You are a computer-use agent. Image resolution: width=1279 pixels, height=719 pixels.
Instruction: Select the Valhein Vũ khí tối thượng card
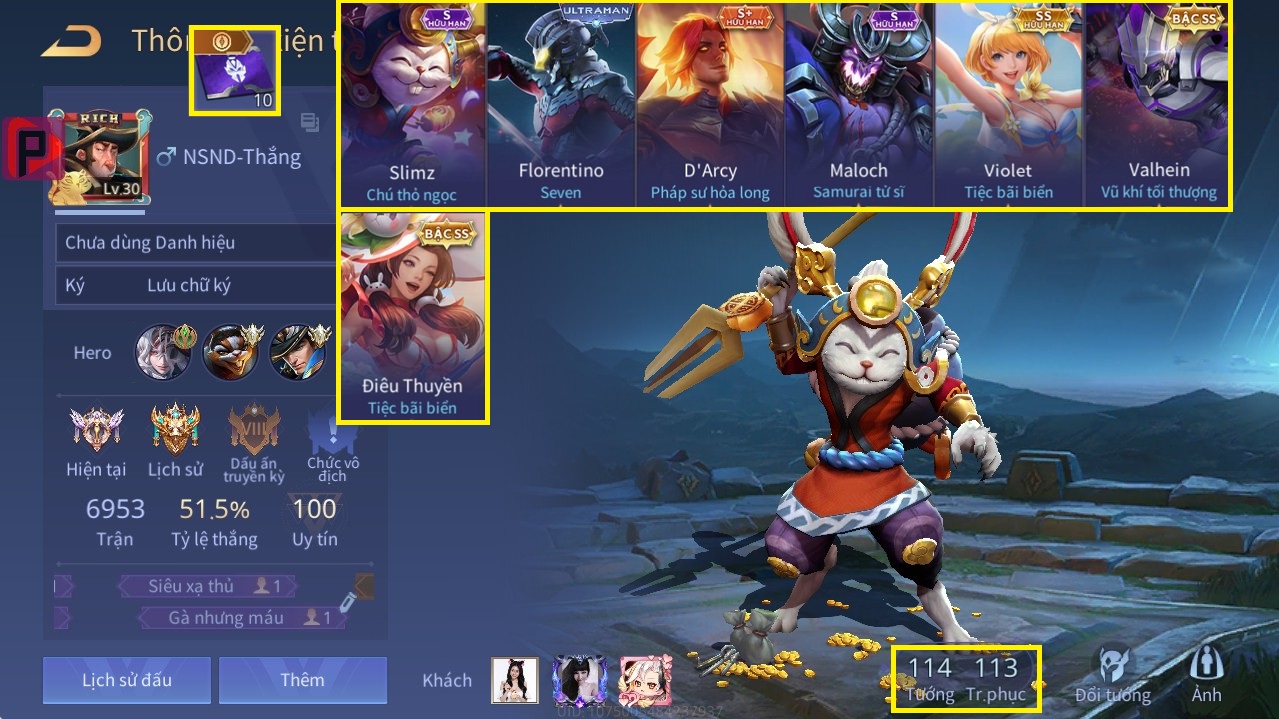tap(1158, 105)
